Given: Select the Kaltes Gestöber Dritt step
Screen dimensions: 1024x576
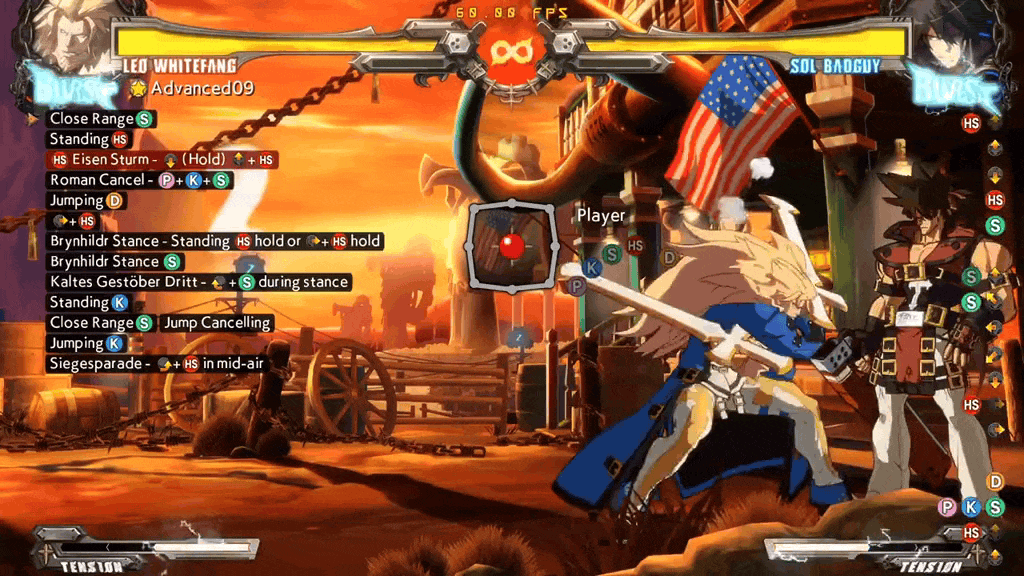Looking at the screenshot, I should (199, 282).
